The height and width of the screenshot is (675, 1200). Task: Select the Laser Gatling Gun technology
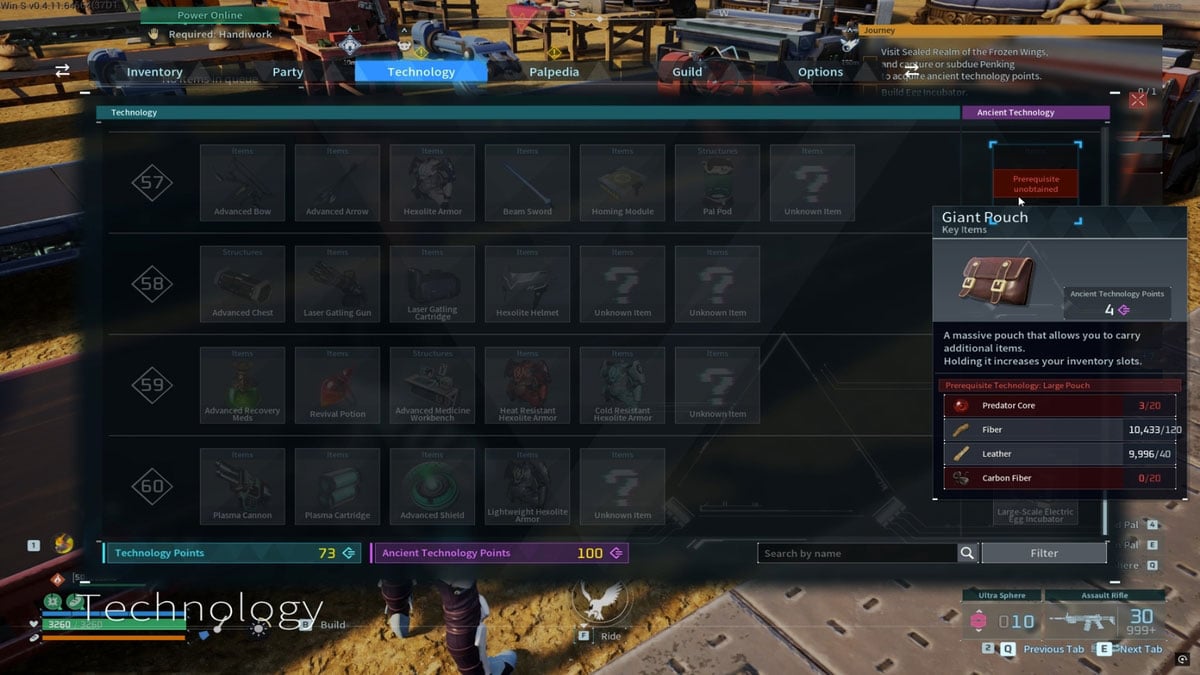tap(337, 284)
